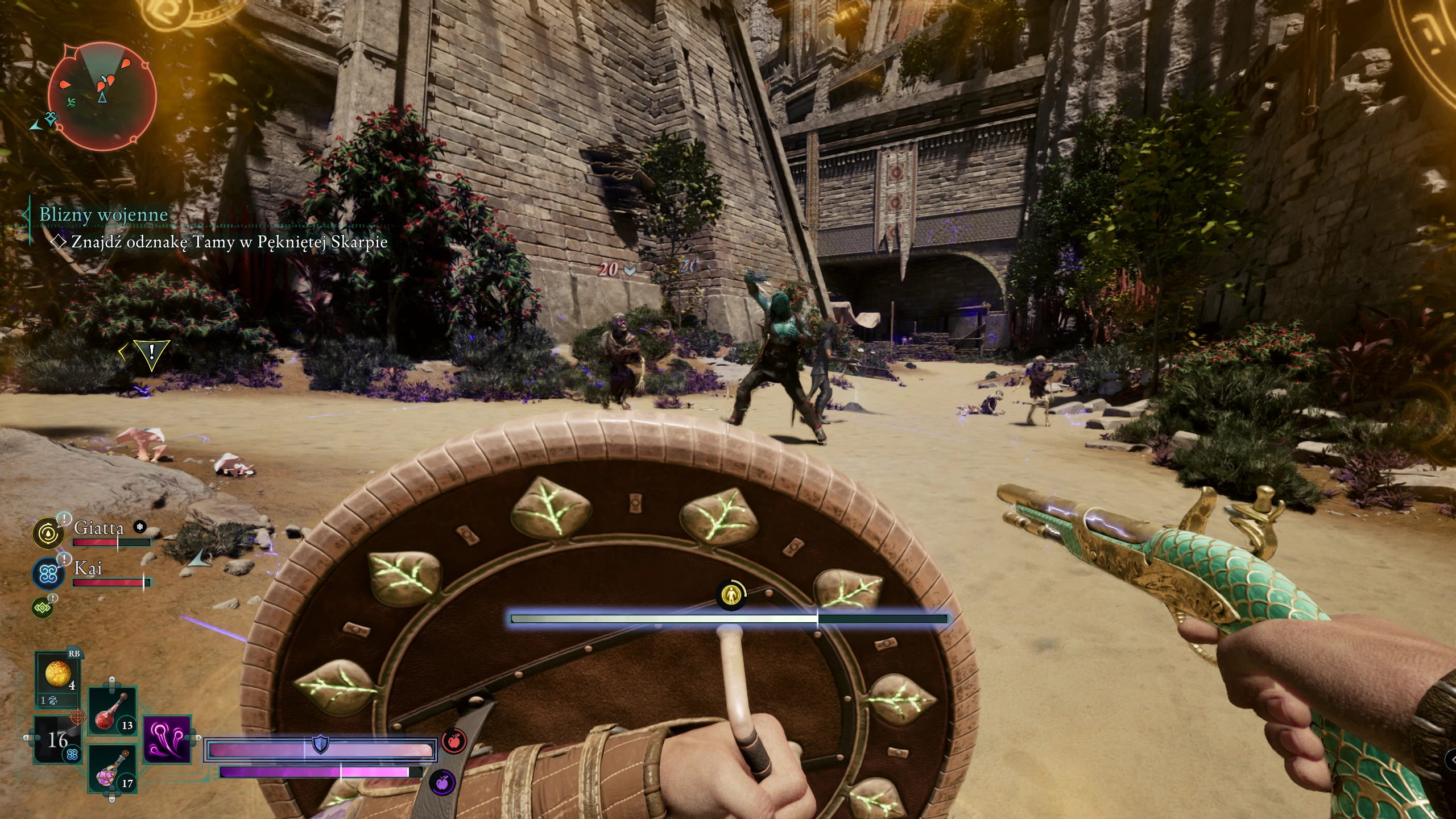1456x819 pixels.
Task: Activate Giatta's yellow companion ability icon
Action: [x=48, y=533]
